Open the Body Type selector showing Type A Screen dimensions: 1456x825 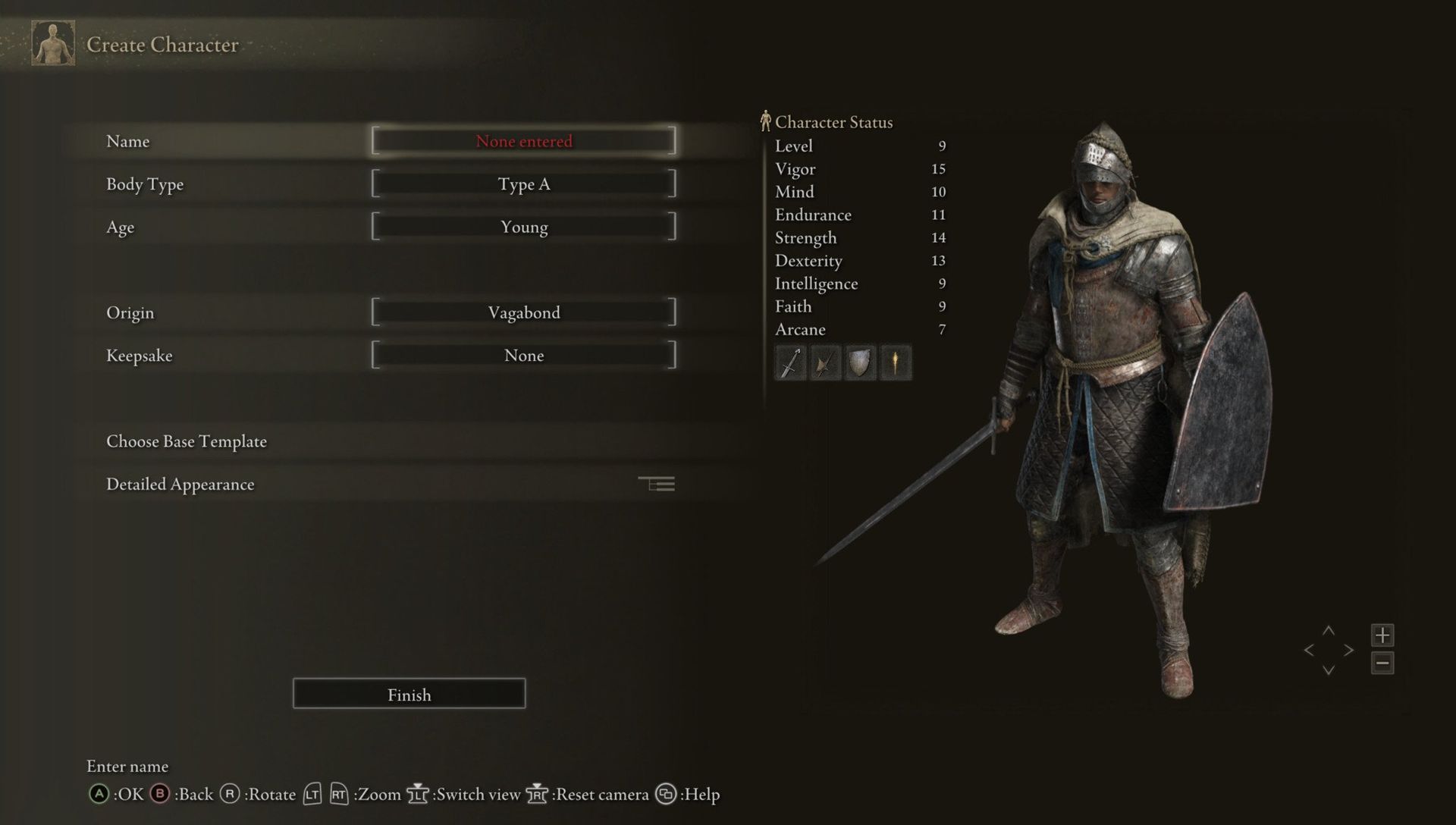point(524,184)
